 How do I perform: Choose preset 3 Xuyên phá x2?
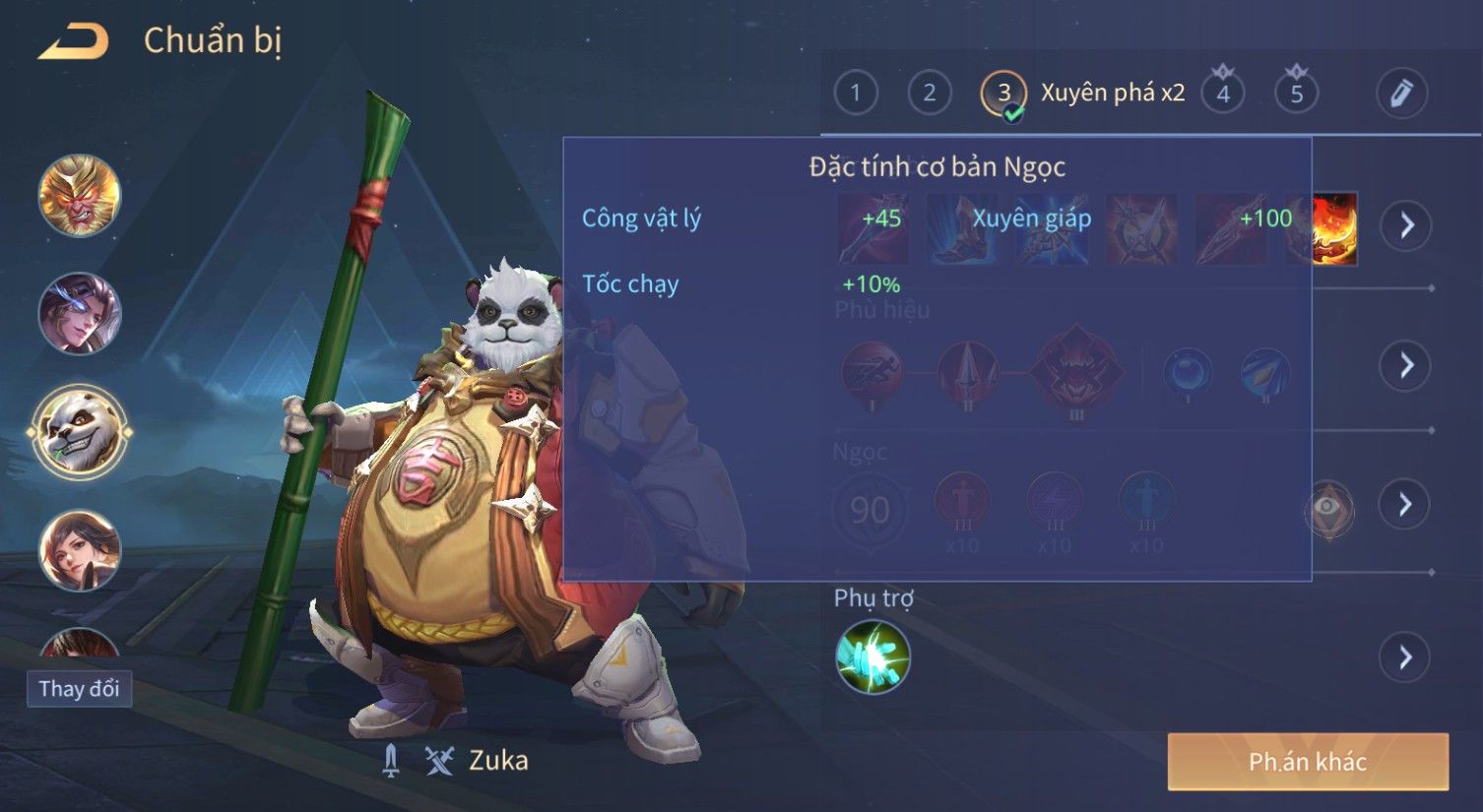click(x=1003, y=94)
